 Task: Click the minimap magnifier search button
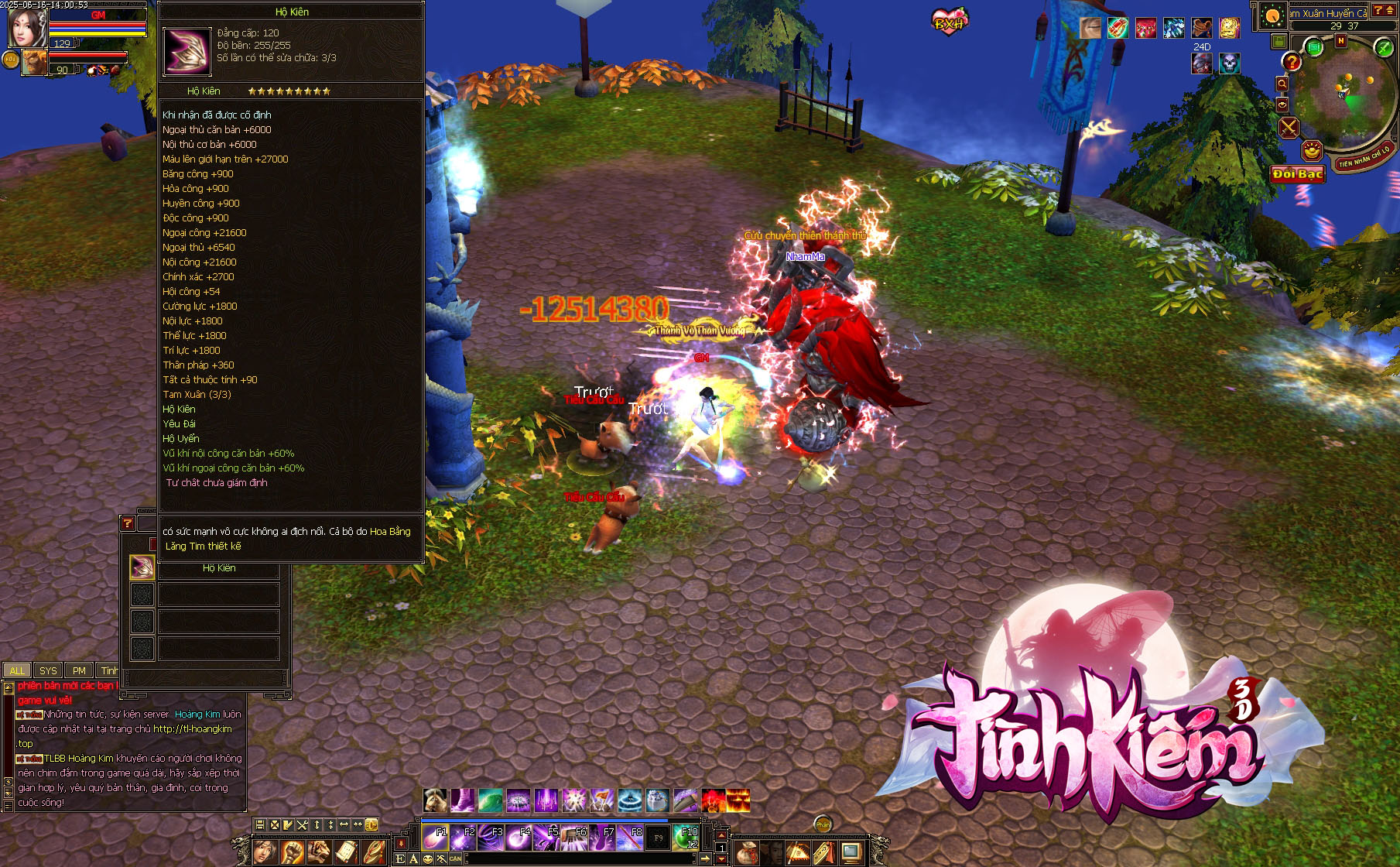click(x=1282, y=84)
